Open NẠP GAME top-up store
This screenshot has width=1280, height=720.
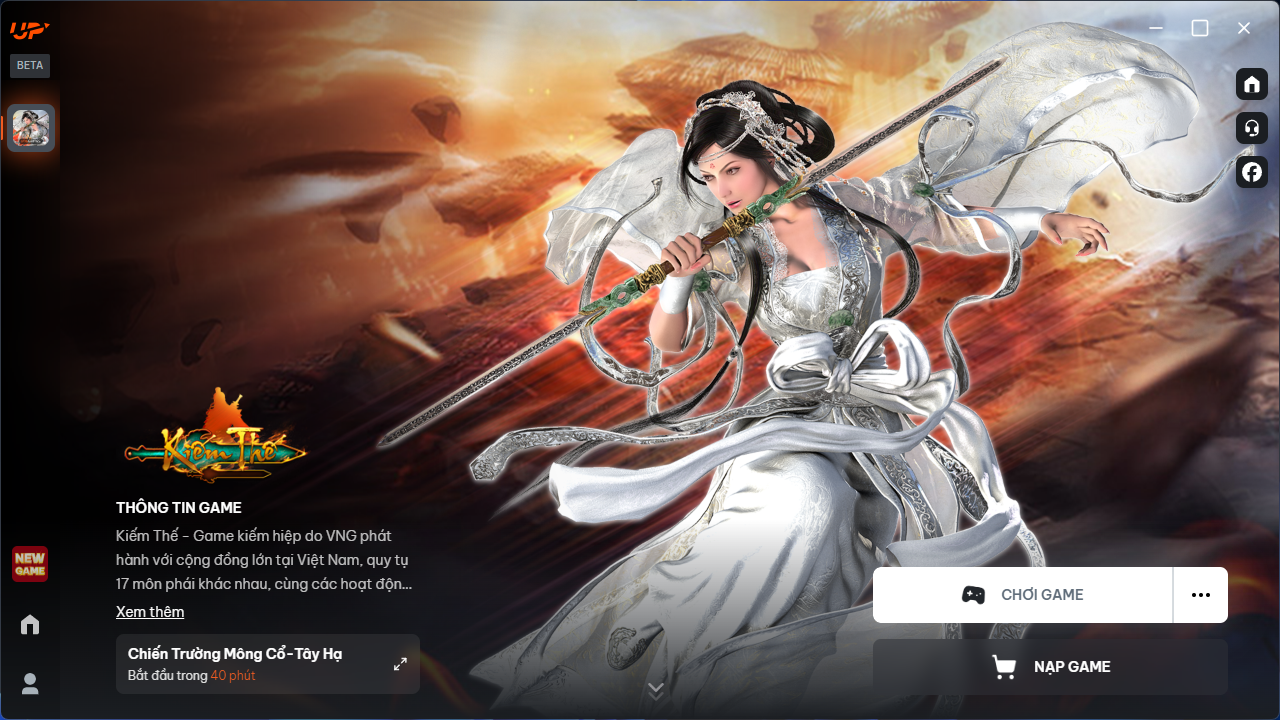click(x=1050, y=667)
